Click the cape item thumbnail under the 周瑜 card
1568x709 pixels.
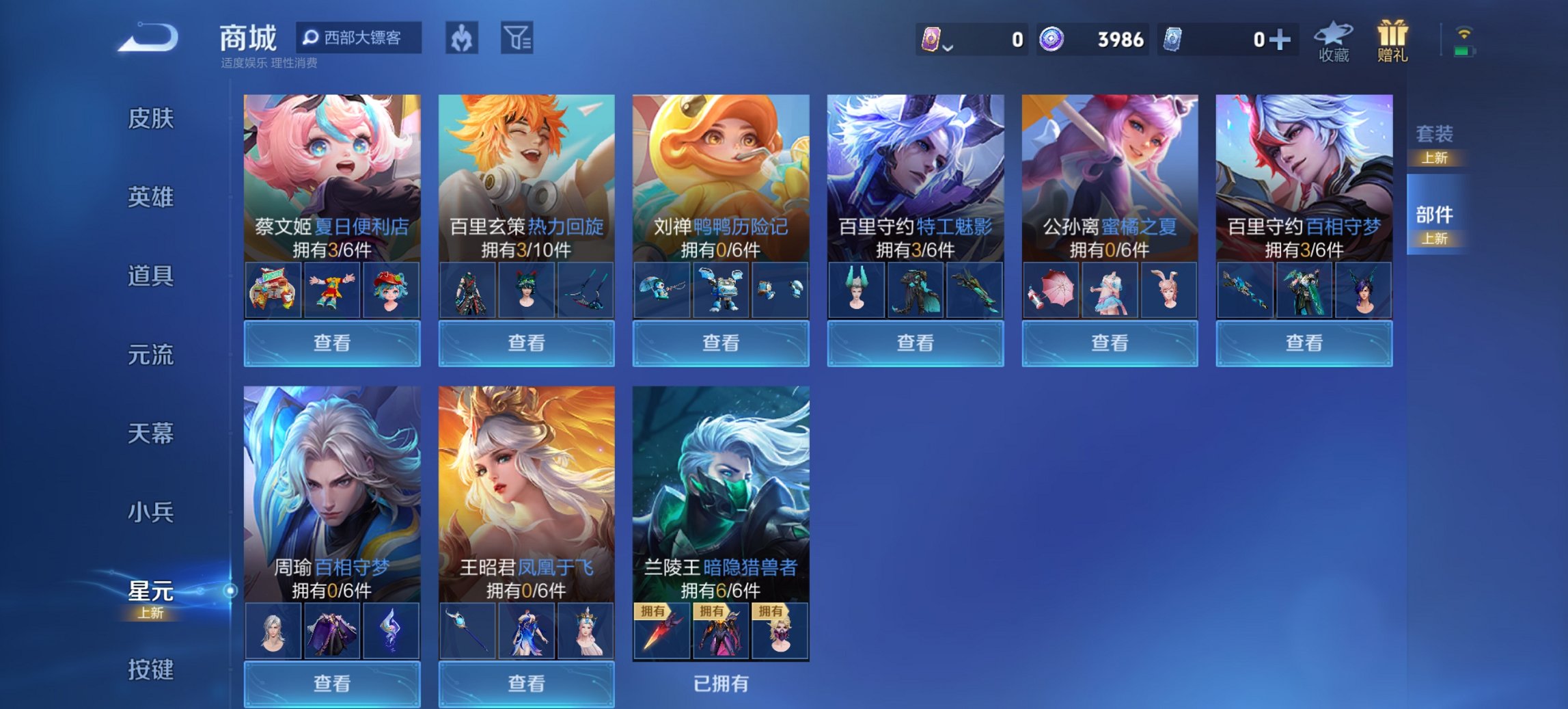coord(331,630)
